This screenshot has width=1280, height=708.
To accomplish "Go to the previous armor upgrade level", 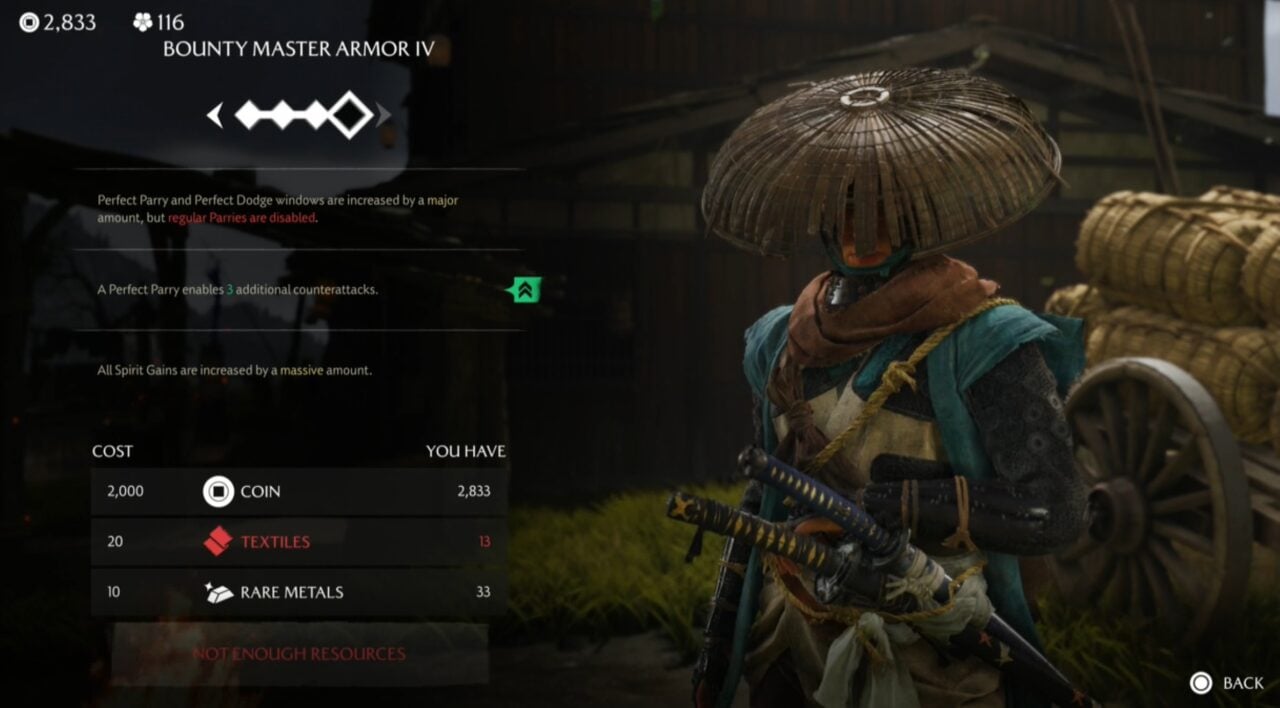I will [214, 116].
